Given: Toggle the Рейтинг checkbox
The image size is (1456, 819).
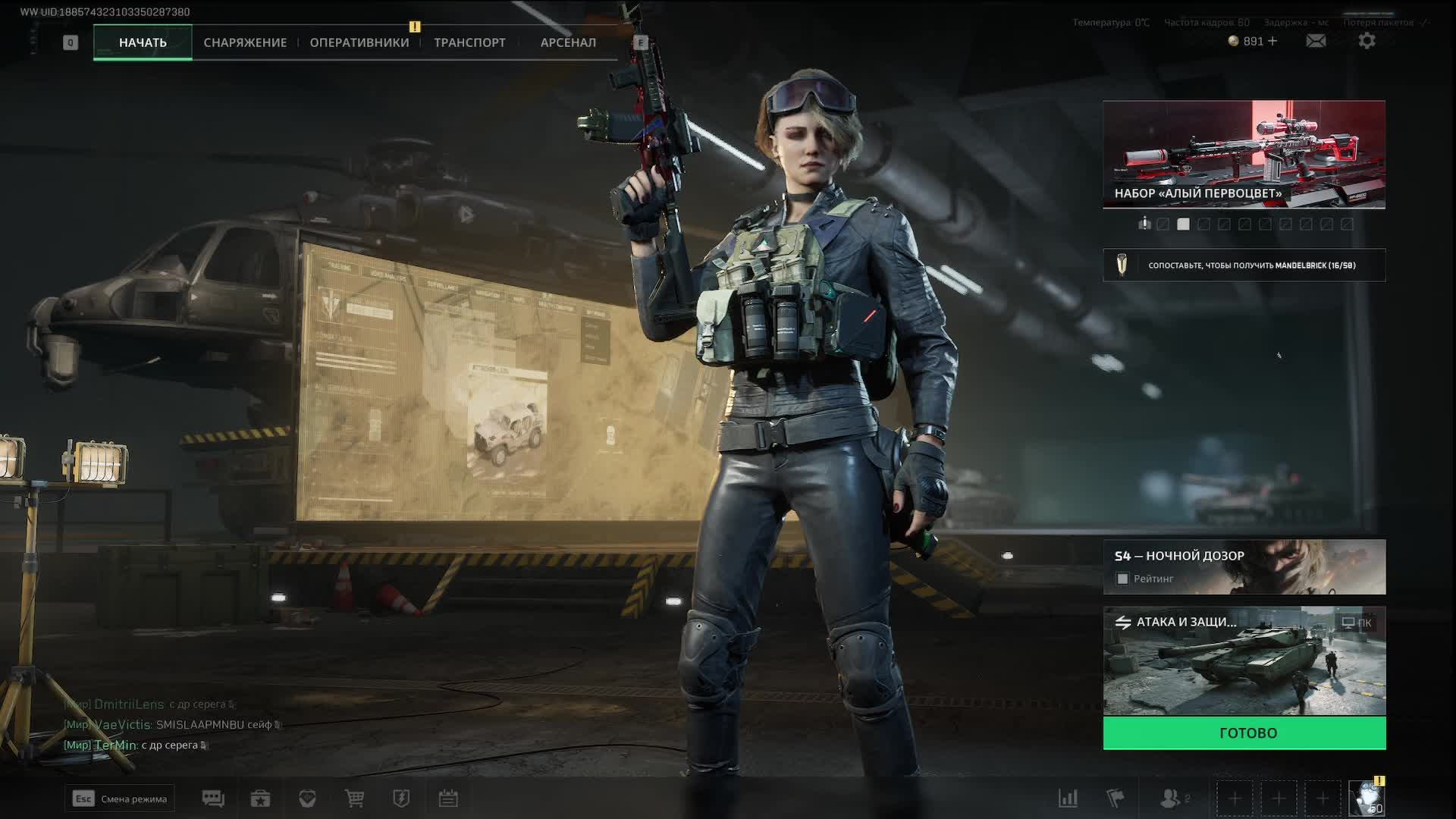Looking at the screenshot, I should pos(1123,579).
